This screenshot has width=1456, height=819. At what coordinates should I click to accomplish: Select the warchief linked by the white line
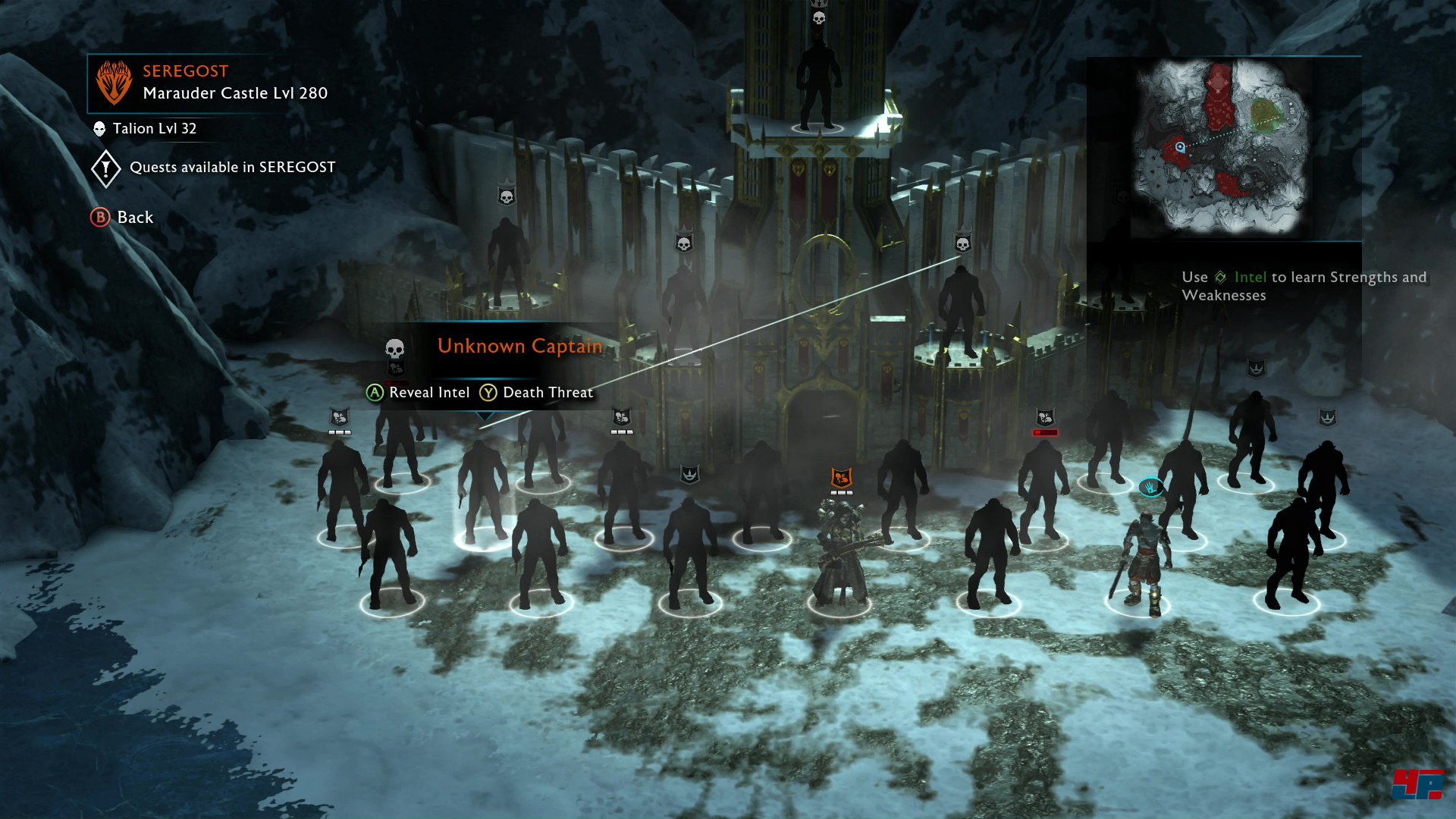pyautogui.click(x=962, y=311)
